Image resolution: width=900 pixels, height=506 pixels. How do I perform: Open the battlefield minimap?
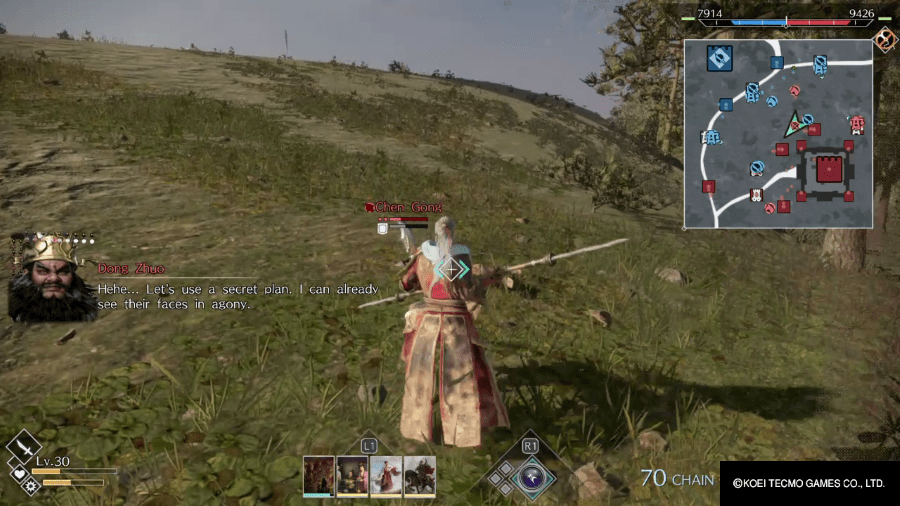(x=778, y=134)
